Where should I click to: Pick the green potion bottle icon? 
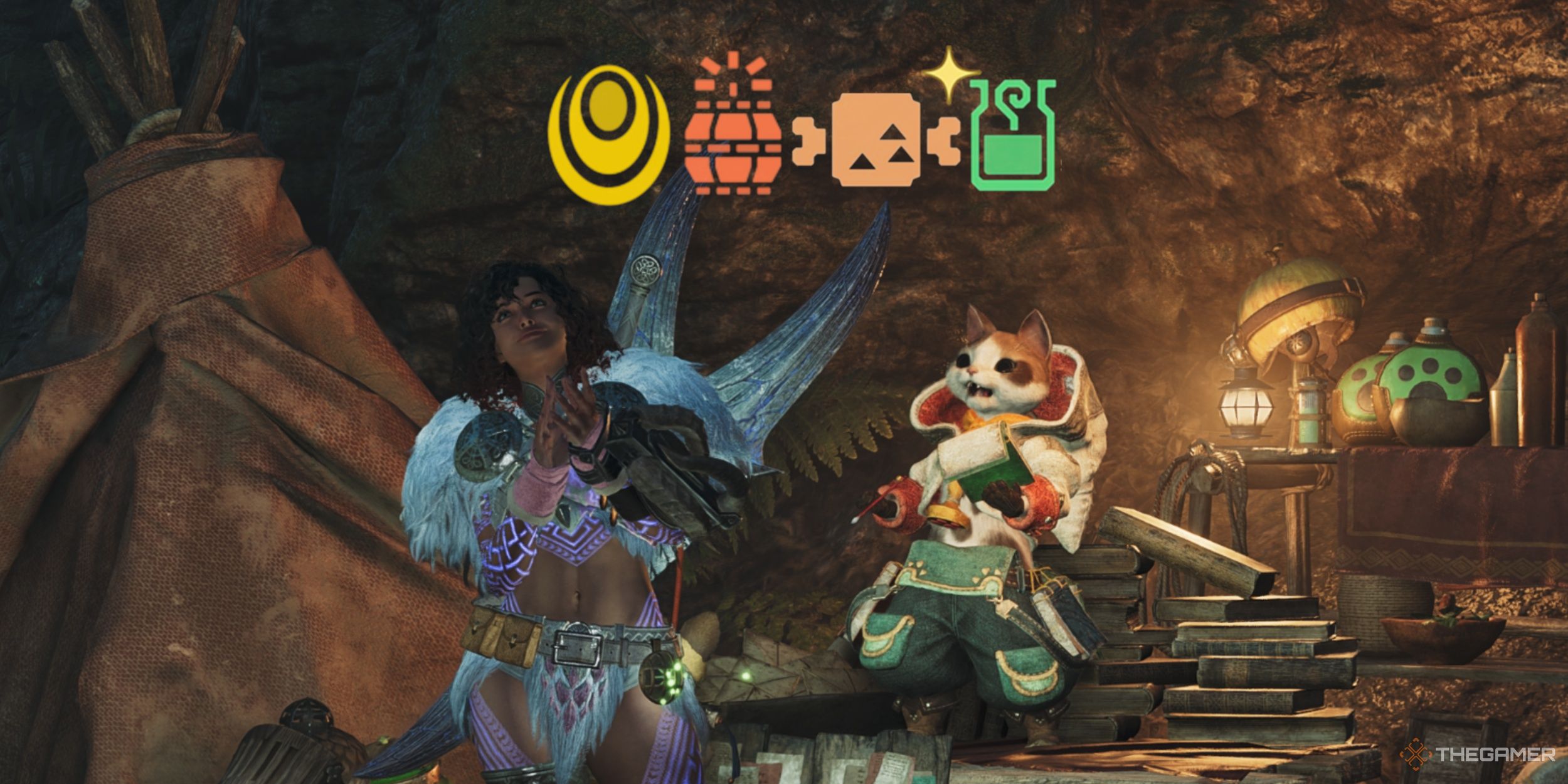pos(1012,136)
